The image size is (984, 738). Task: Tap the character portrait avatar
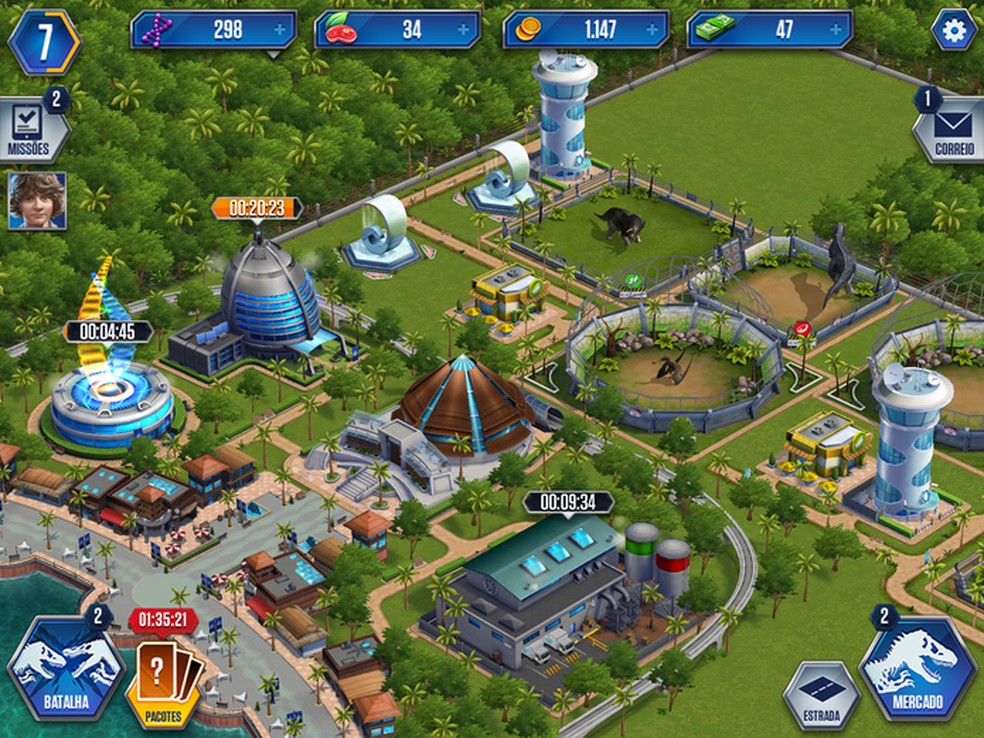[x=37, y=201]
